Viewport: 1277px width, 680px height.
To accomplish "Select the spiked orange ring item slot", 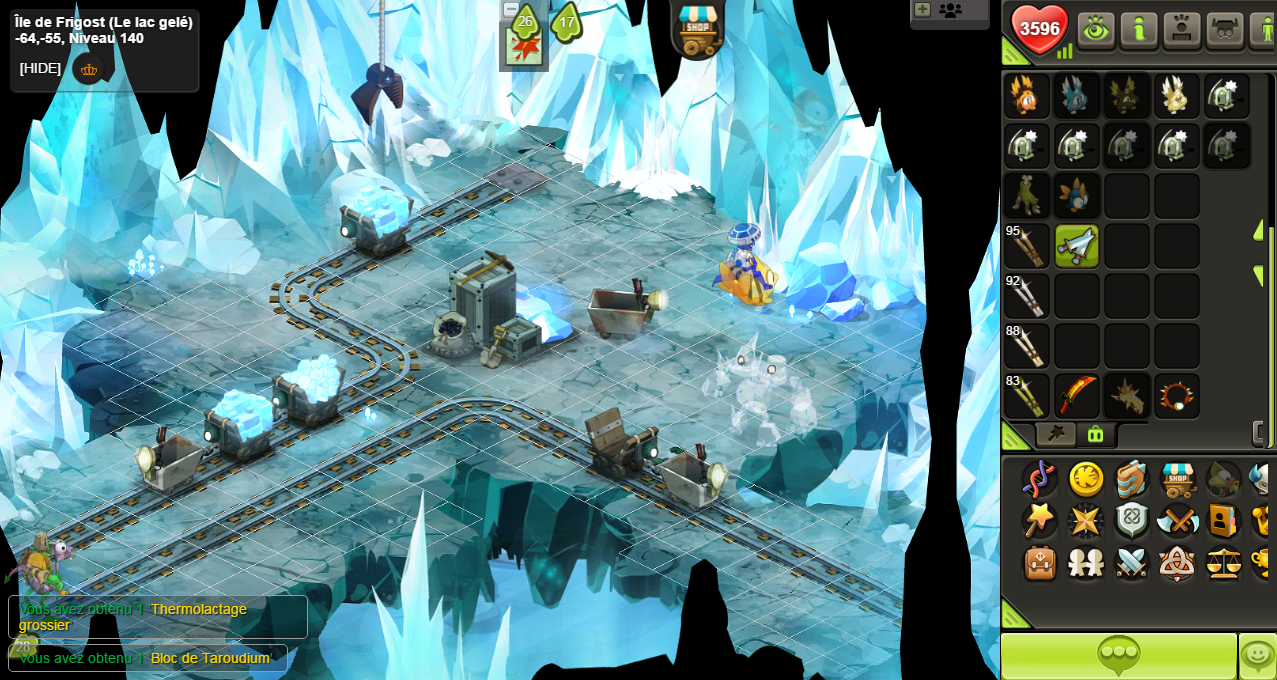I will pos(1177,396).
